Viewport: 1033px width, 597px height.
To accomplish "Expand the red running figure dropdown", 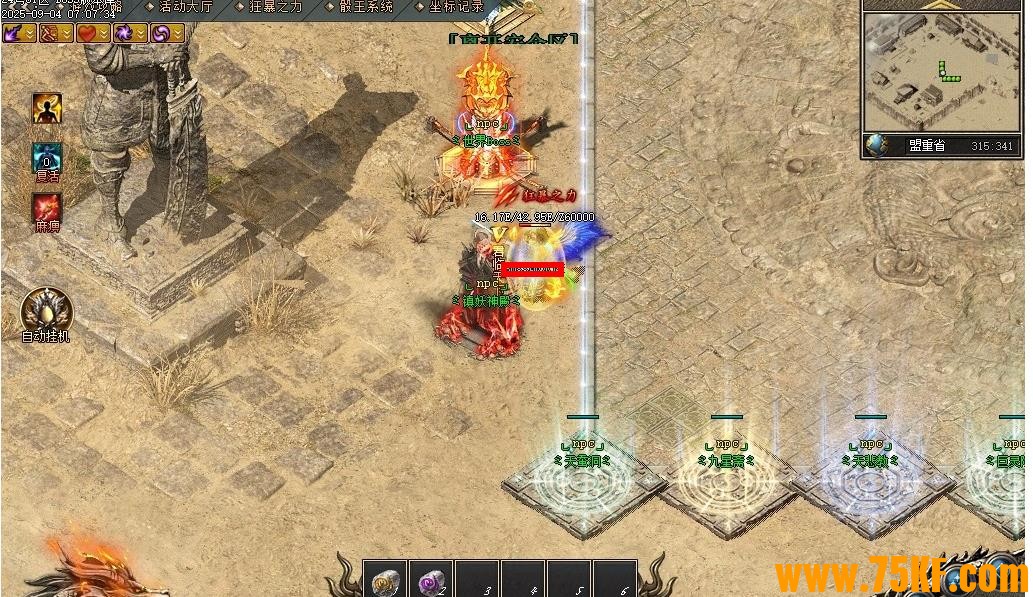I will (x=67, y=33).
